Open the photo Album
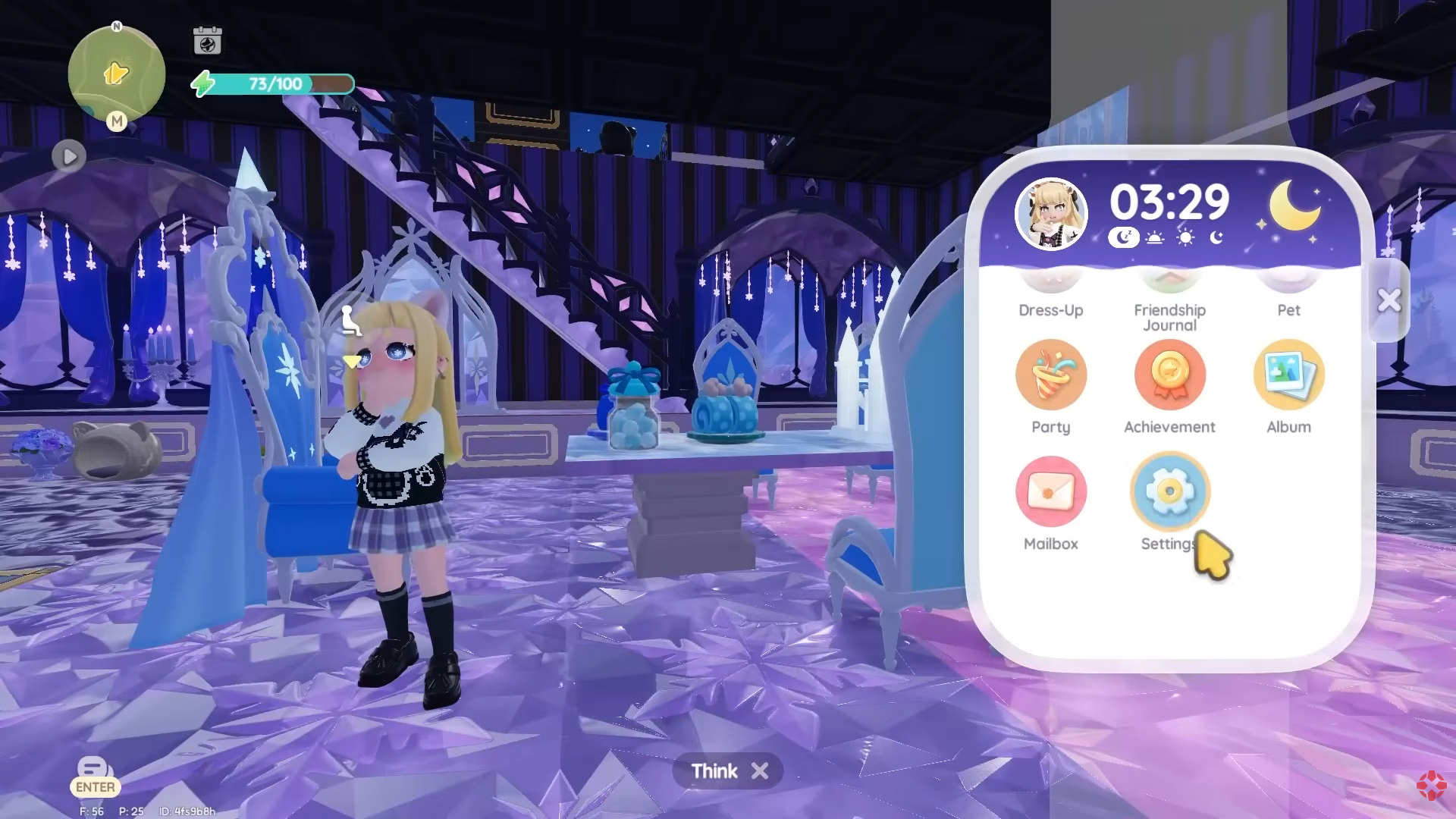Screen dimensions: 1456x819 [1288, 375]
